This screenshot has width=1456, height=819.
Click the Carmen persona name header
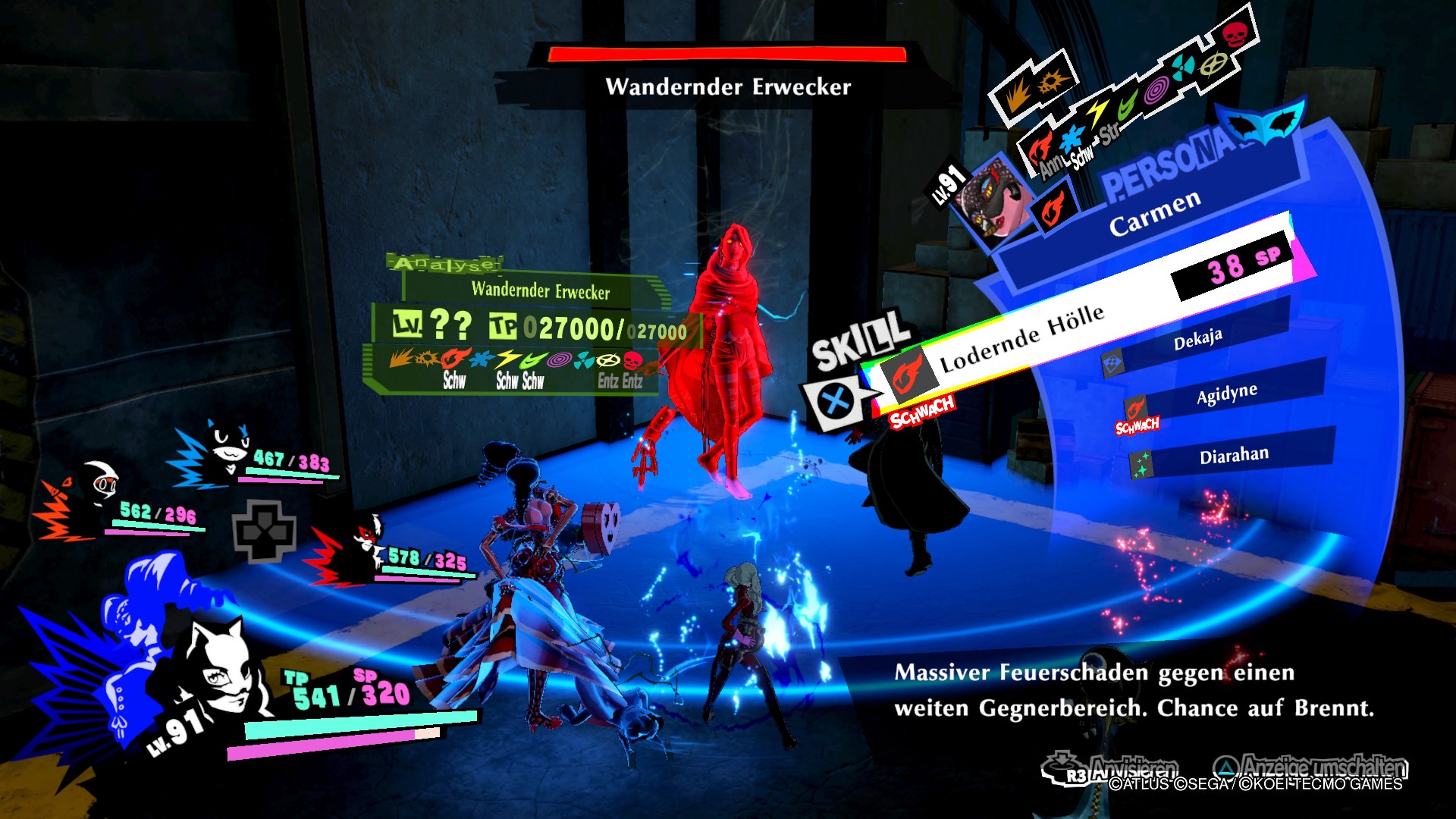[1154, 213]
